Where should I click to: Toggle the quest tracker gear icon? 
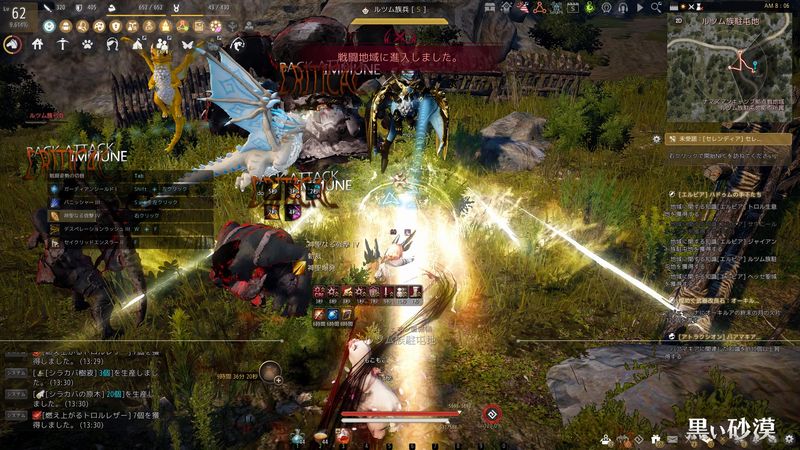[x=656, y=139]
